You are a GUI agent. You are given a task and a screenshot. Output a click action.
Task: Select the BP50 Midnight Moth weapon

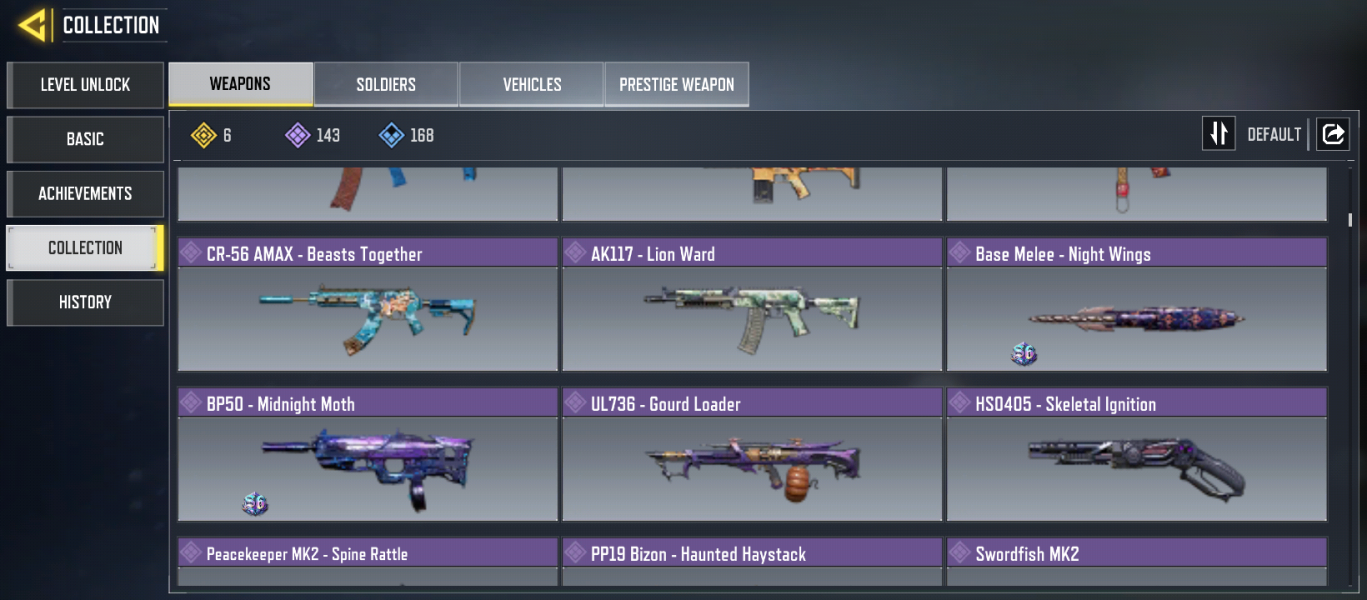coord(368,455)
